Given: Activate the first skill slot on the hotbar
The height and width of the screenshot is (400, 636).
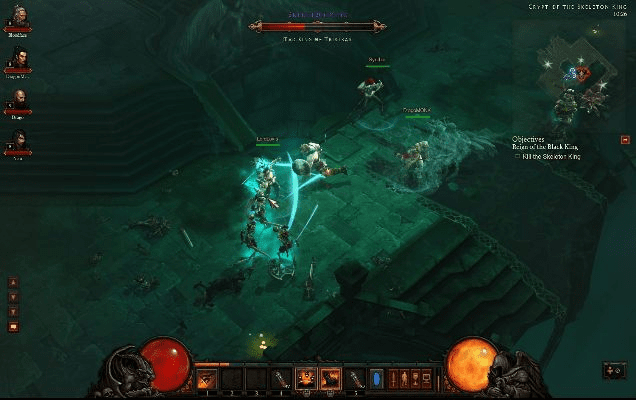Looking at the screenshot, I should pyautogui.click(x=207, y=378).
